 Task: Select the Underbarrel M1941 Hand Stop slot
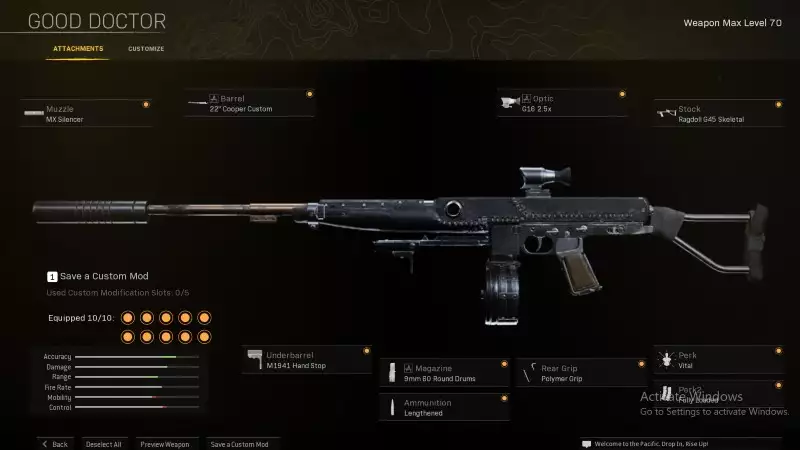coord(307,360)
